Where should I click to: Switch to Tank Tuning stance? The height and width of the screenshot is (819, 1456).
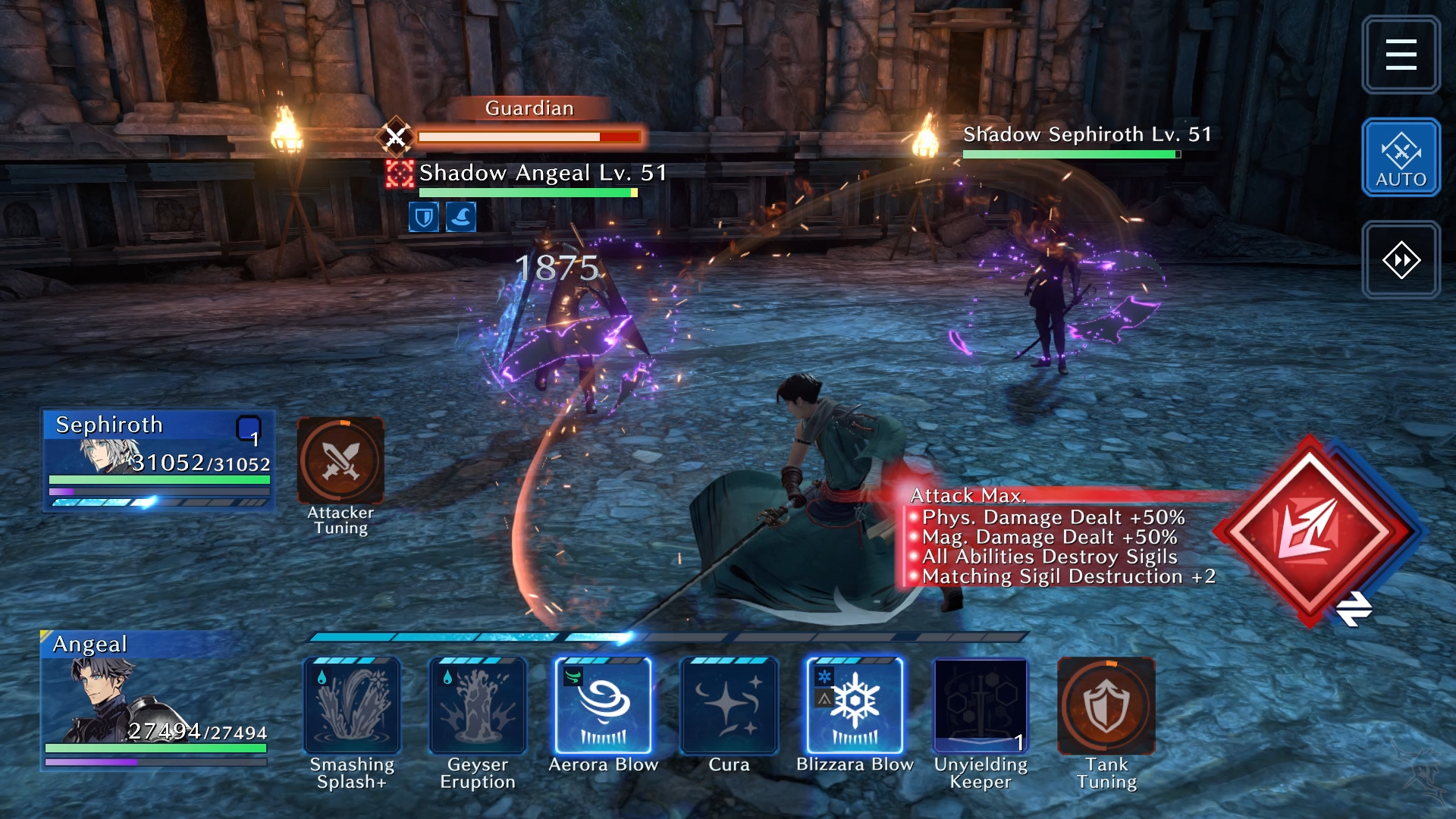1106,707
